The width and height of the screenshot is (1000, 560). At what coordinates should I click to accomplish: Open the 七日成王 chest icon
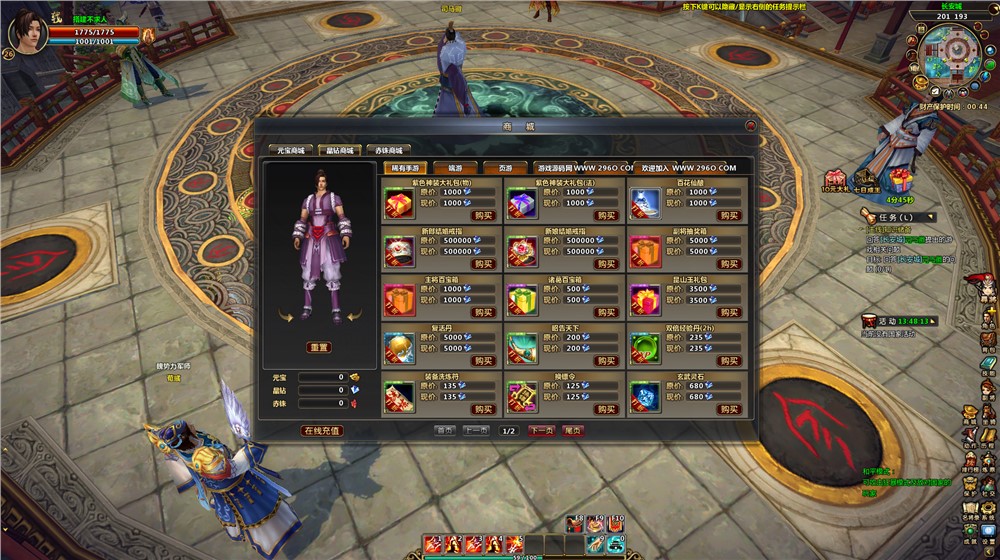(x=866, y=177)
